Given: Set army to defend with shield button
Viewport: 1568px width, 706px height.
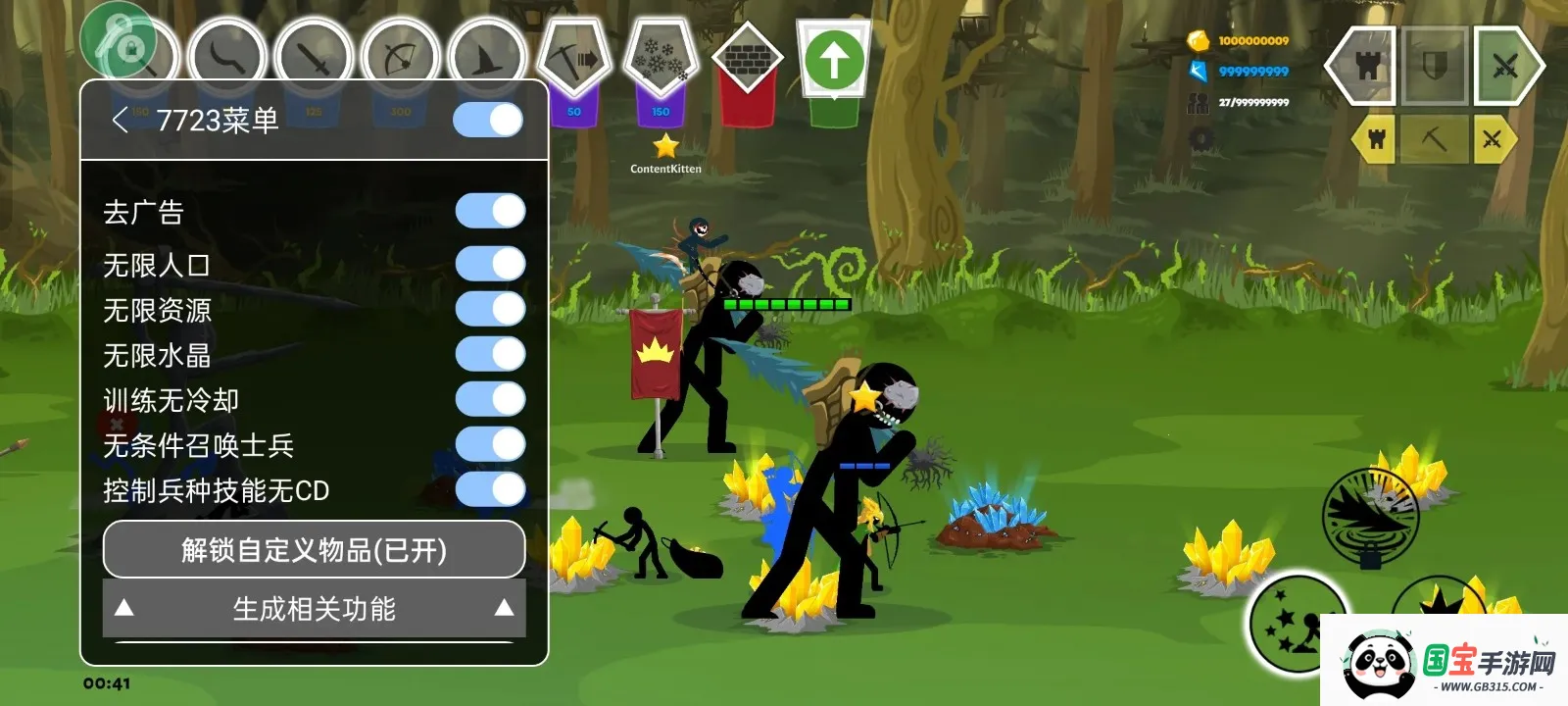Looking at the screenshot, I should click(1434, 67).
